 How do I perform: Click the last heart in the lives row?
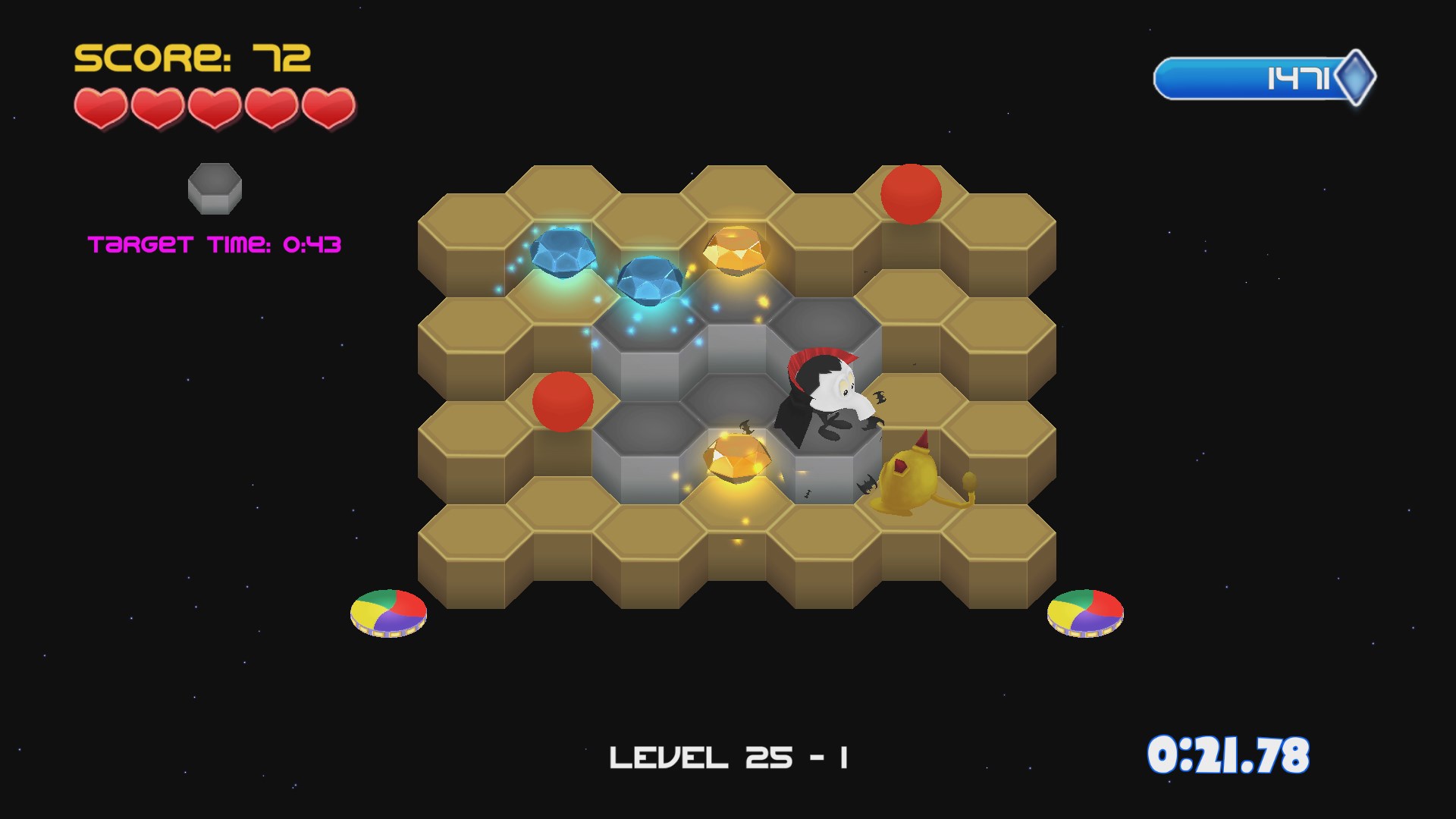pyautogui.click(x=330, y=106)
